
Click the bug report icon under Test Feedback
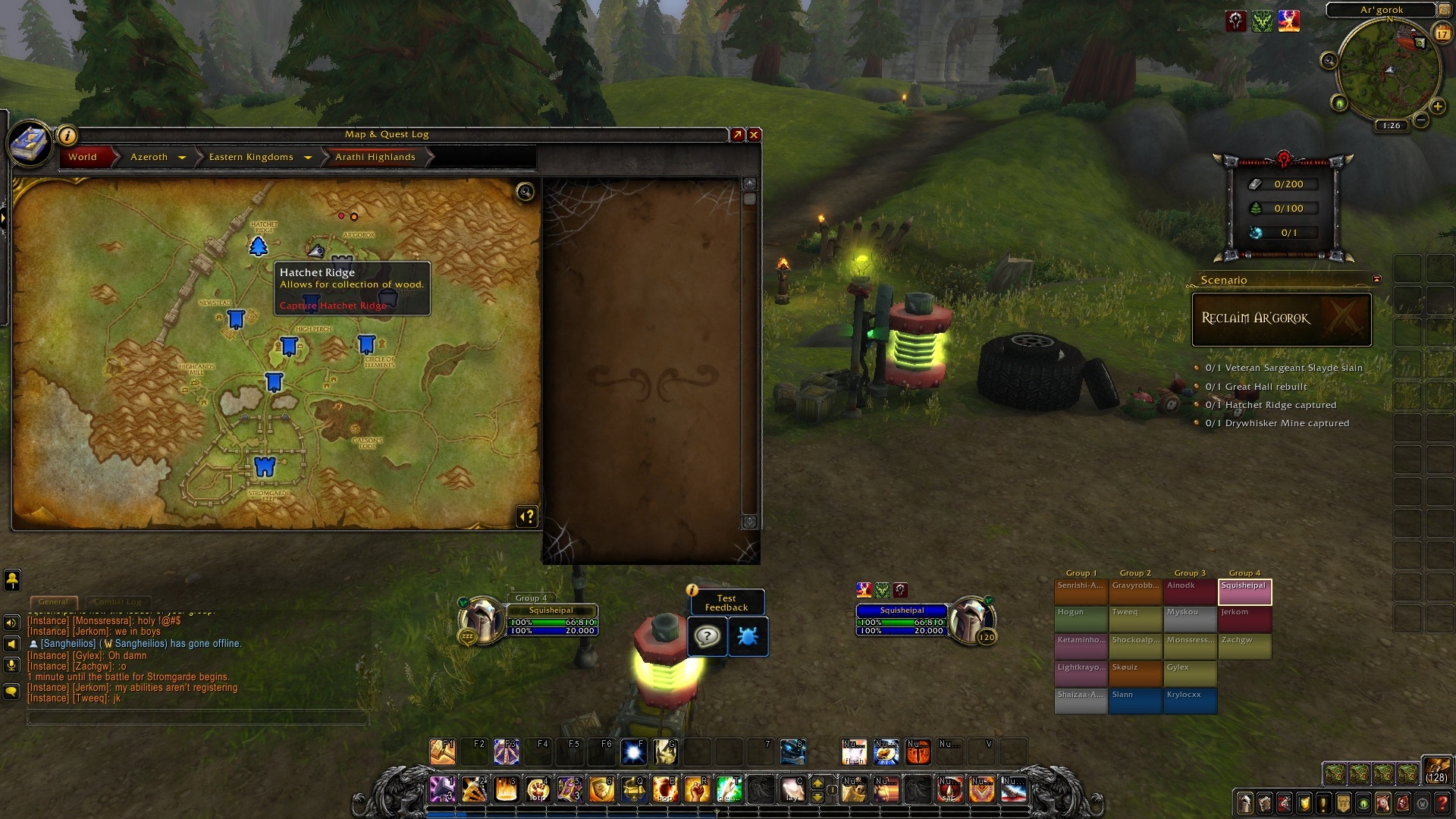pos(748,637)
